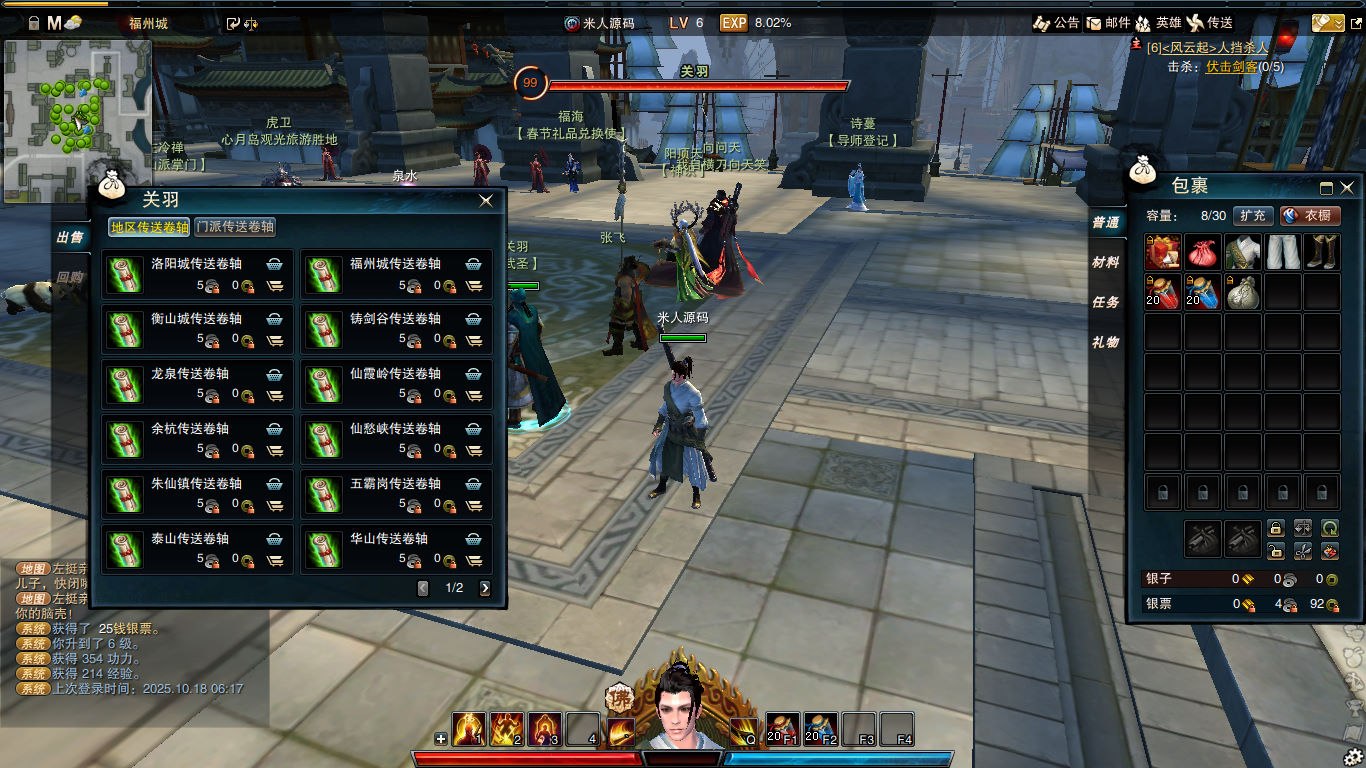Screen dimensions: 1366x768
Task: Open the 公告 announcements
Action: [x=1057, y=23]
